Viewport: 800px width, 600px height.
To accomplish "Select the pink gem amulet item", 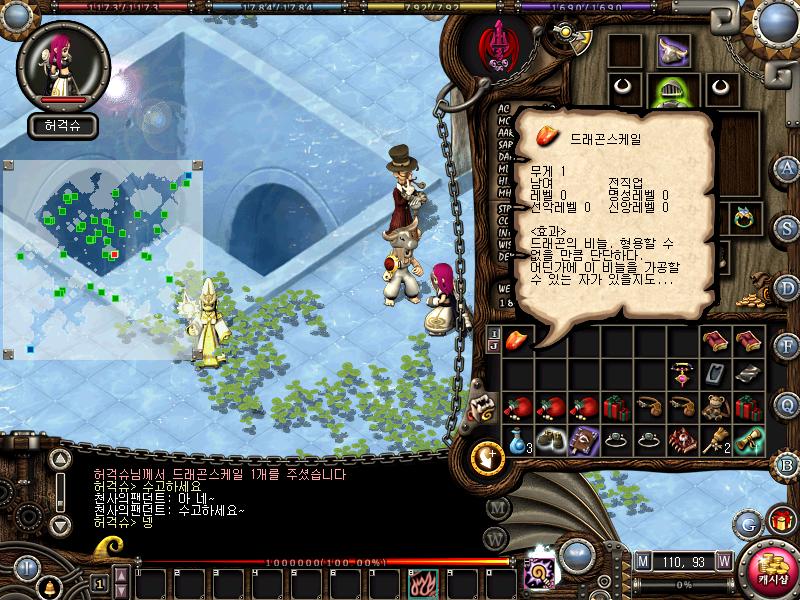I will pos(682,374).
